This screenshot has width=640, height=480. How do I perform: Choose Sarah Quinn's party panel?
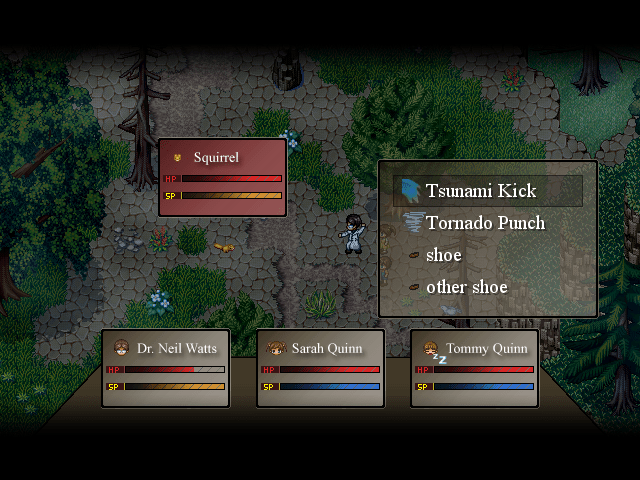pos(320,368)
